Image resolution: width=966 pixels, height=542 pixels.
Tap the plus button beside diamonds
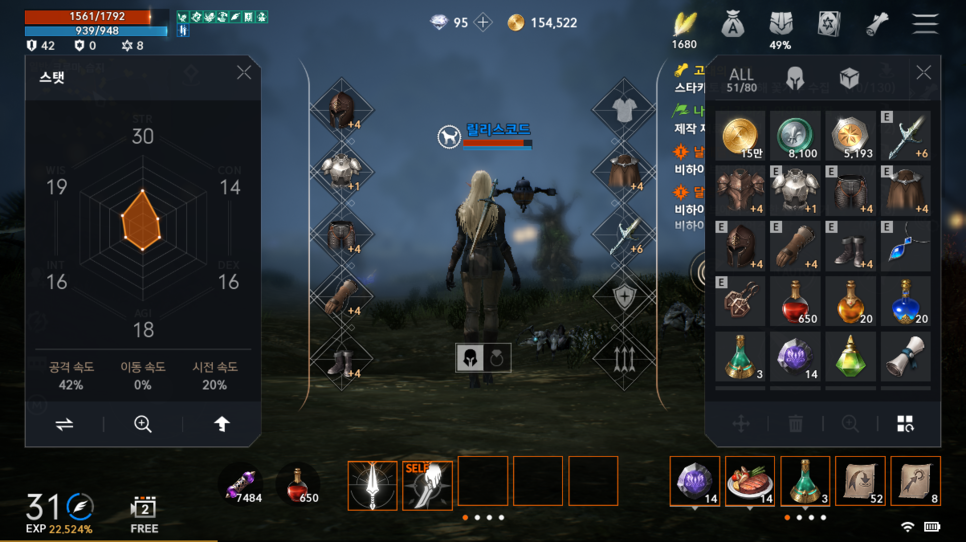coord(483,23)
